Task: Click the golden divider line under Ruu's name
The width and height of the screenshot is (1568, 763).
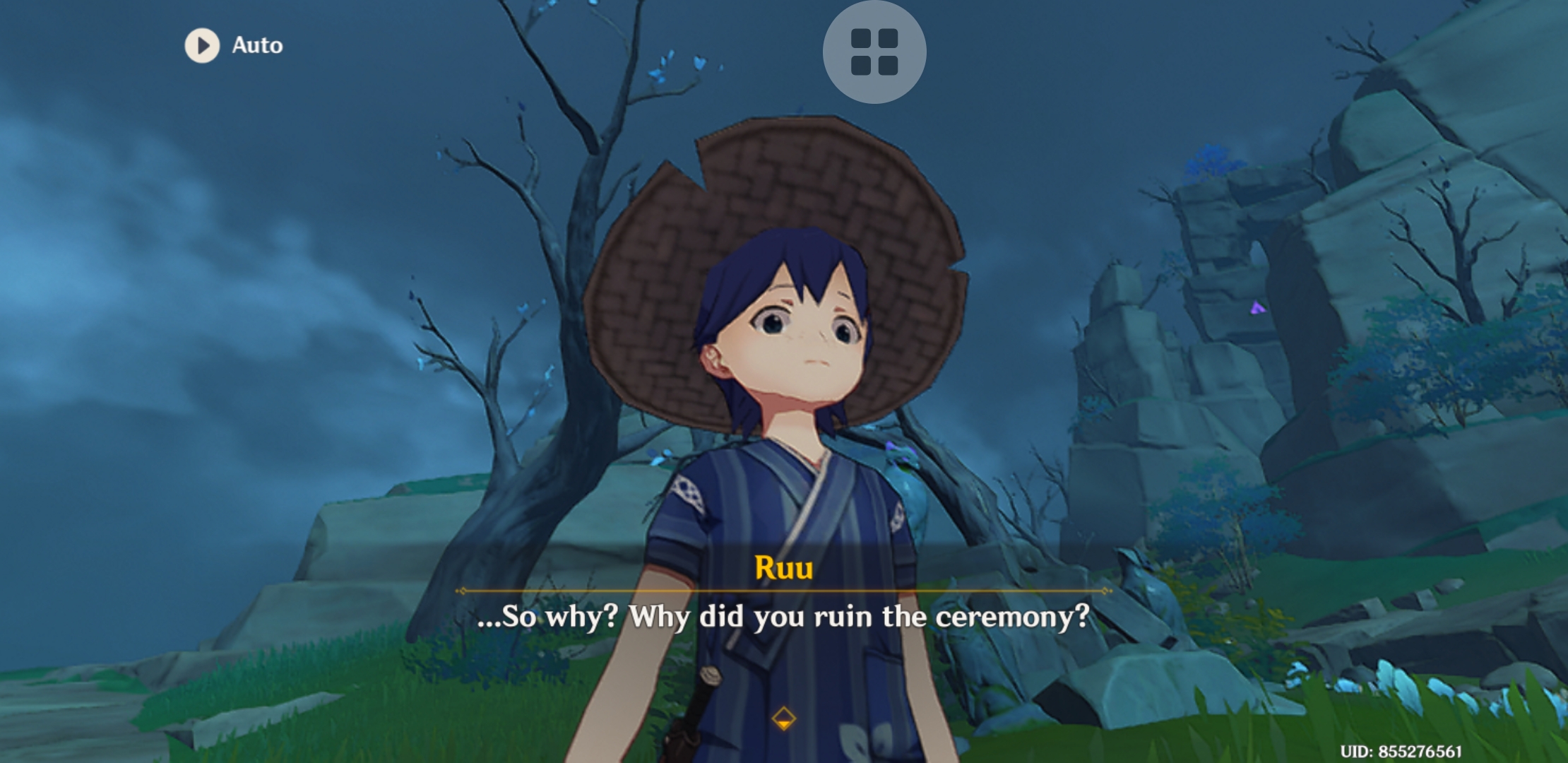Action: [x=783, y=592]
